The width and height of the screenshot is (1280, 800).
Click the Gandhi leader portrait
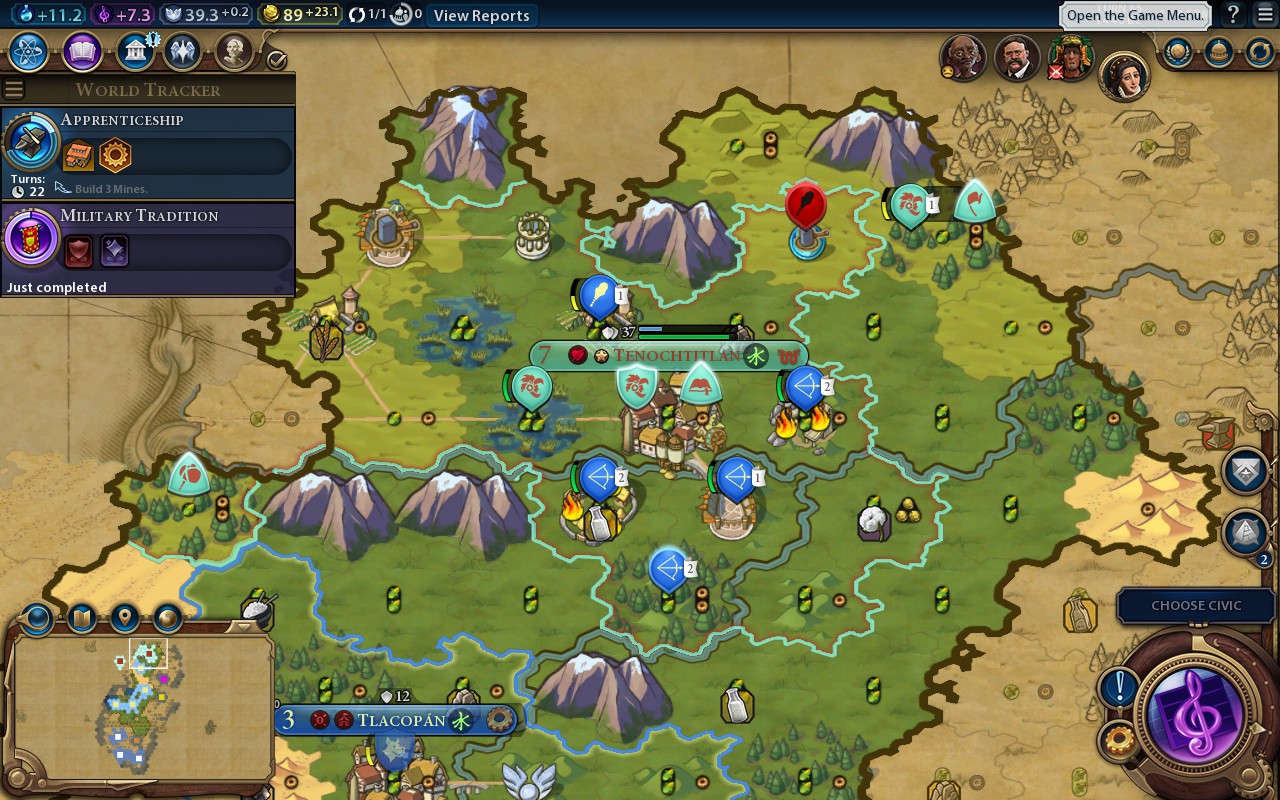point(963,59)
